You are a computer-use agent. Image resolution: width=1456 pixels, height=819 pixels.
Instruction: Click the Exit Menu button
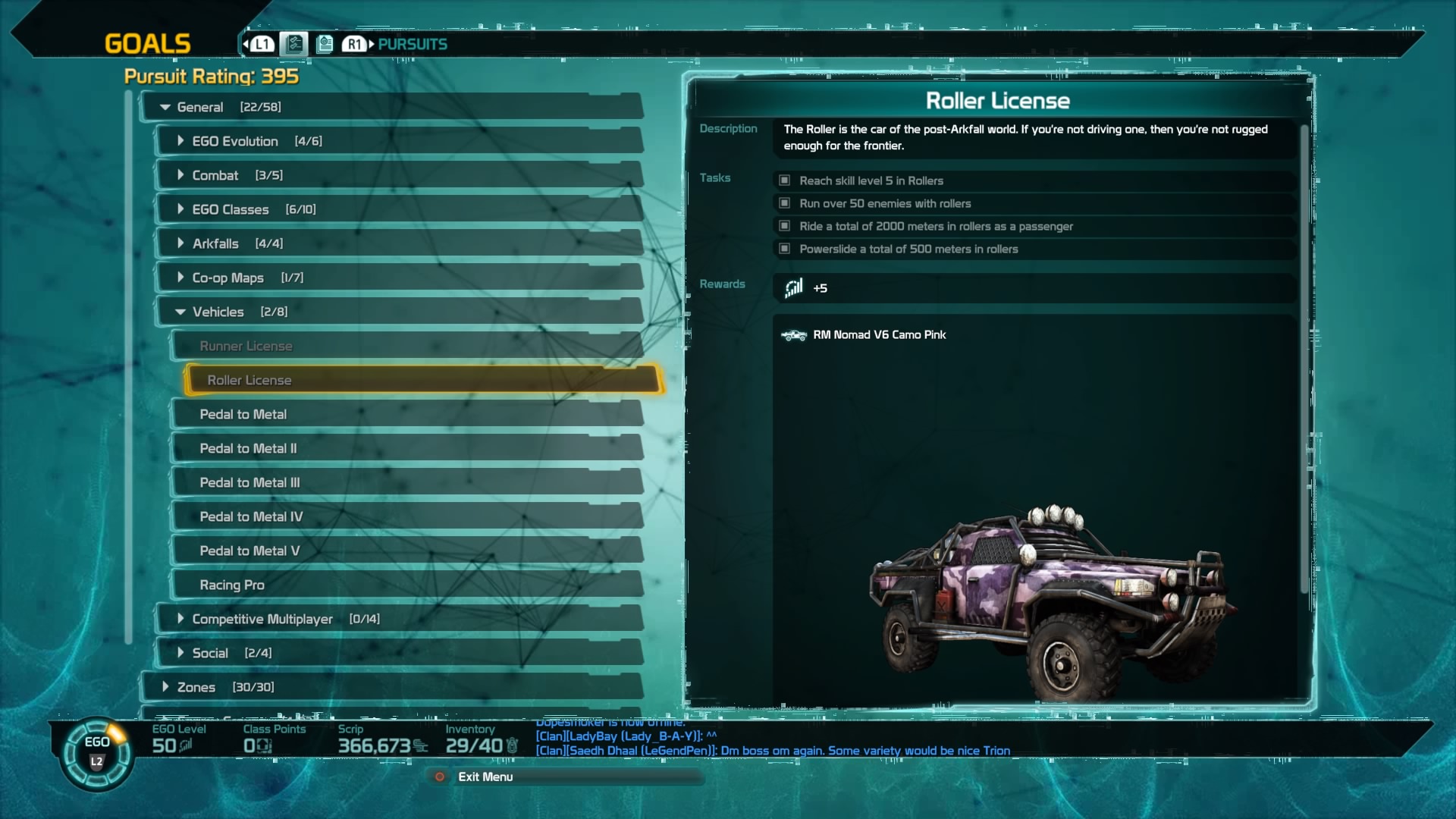click(x=485, y=777)
